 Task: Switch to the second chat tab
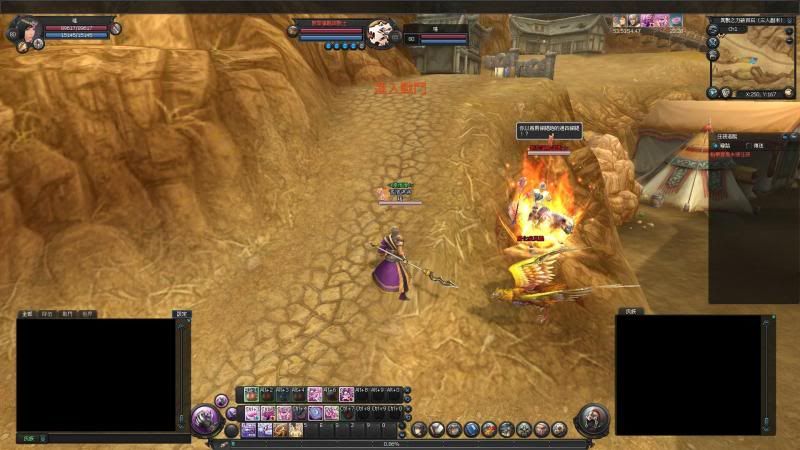pos(47,314)
